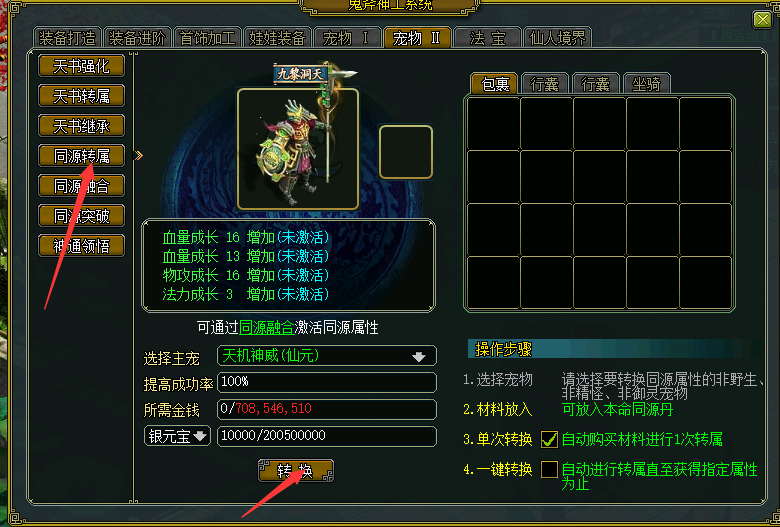Viewport: 780px width, 527px height.
Task: Switch to the 坐骑 bag tab
Action: pyautogui.click(x=645, y=84)
